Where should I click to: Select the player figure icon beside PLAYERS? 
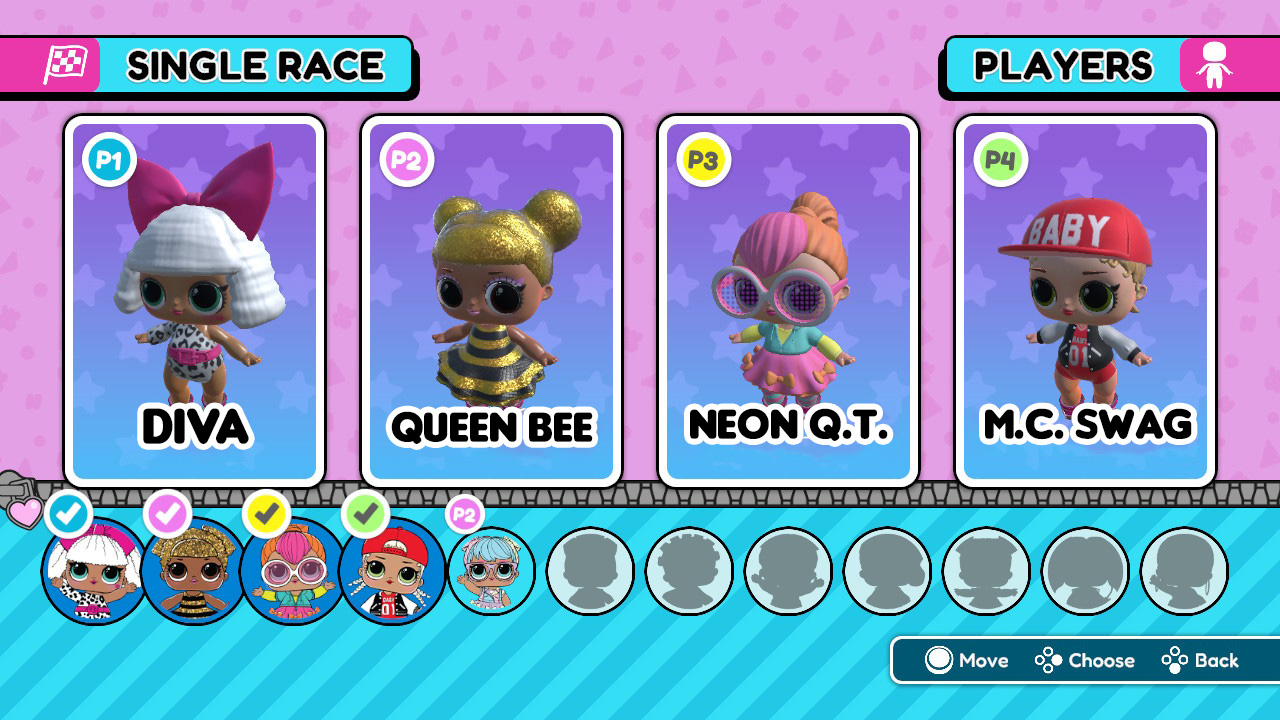pos(1216,64)
